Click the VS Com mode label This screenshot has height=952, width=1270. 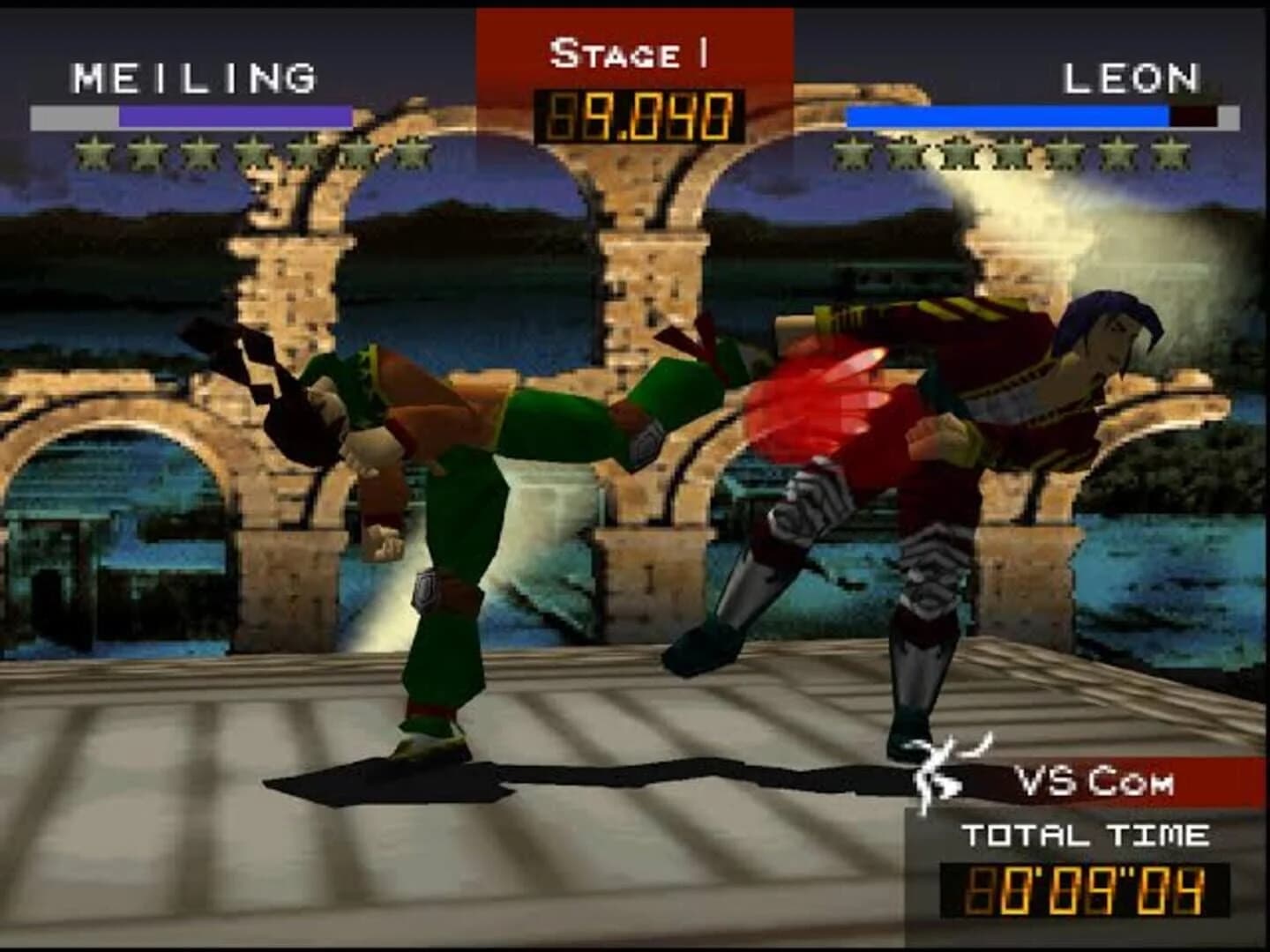click(x=1095, y=780)
